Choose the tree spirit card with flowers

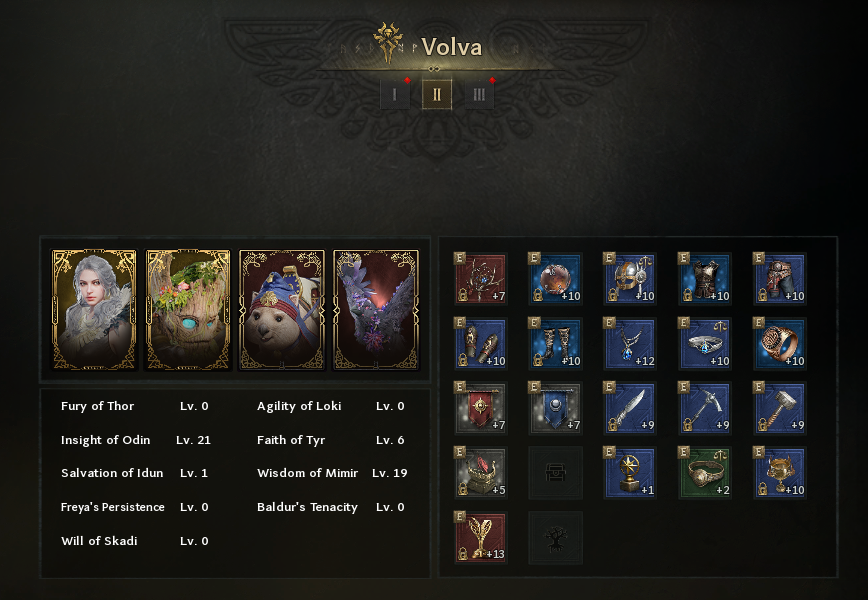188,309
